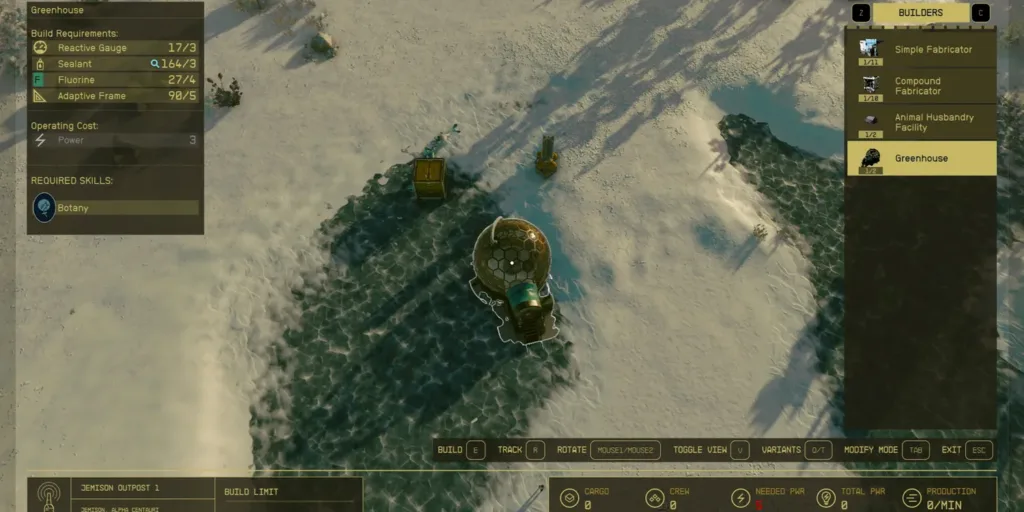Select the Greenhouse build option
Screen dimensions: 1024x512
tap(920, 158)
